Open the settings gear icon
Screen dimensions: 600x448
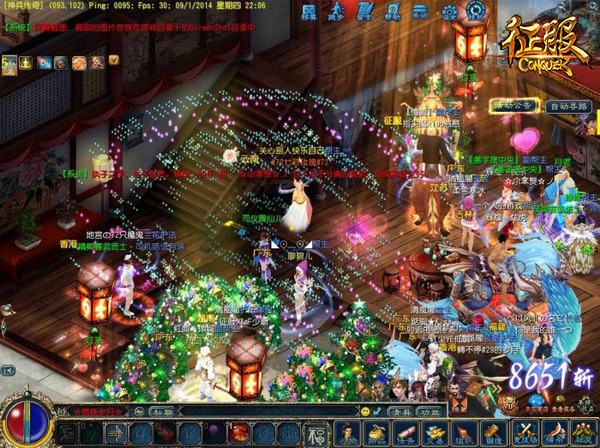(x=448, y=13)
